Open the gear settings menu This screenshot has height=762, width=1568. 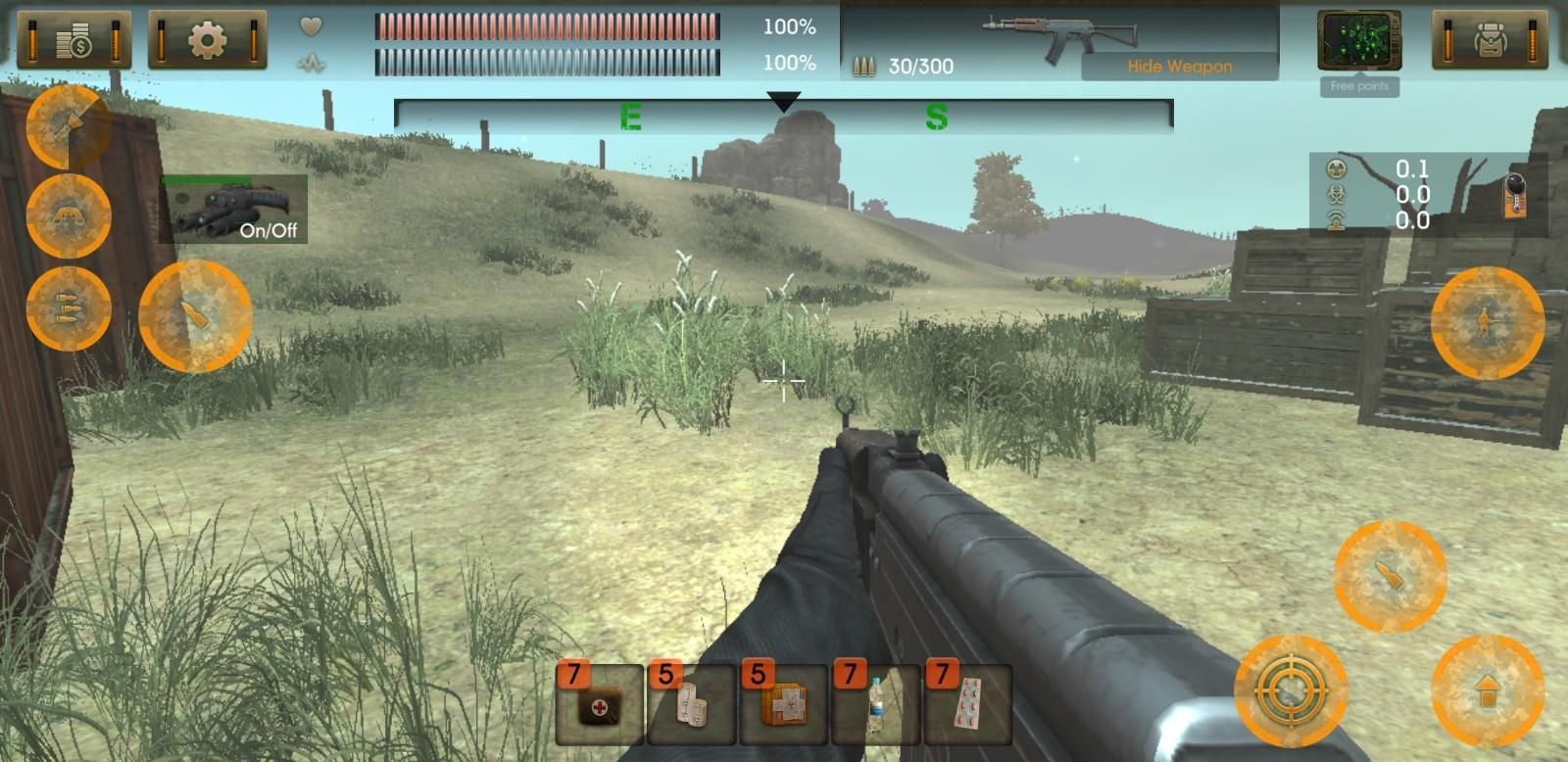pyautogui.click(x=207, y=40)
